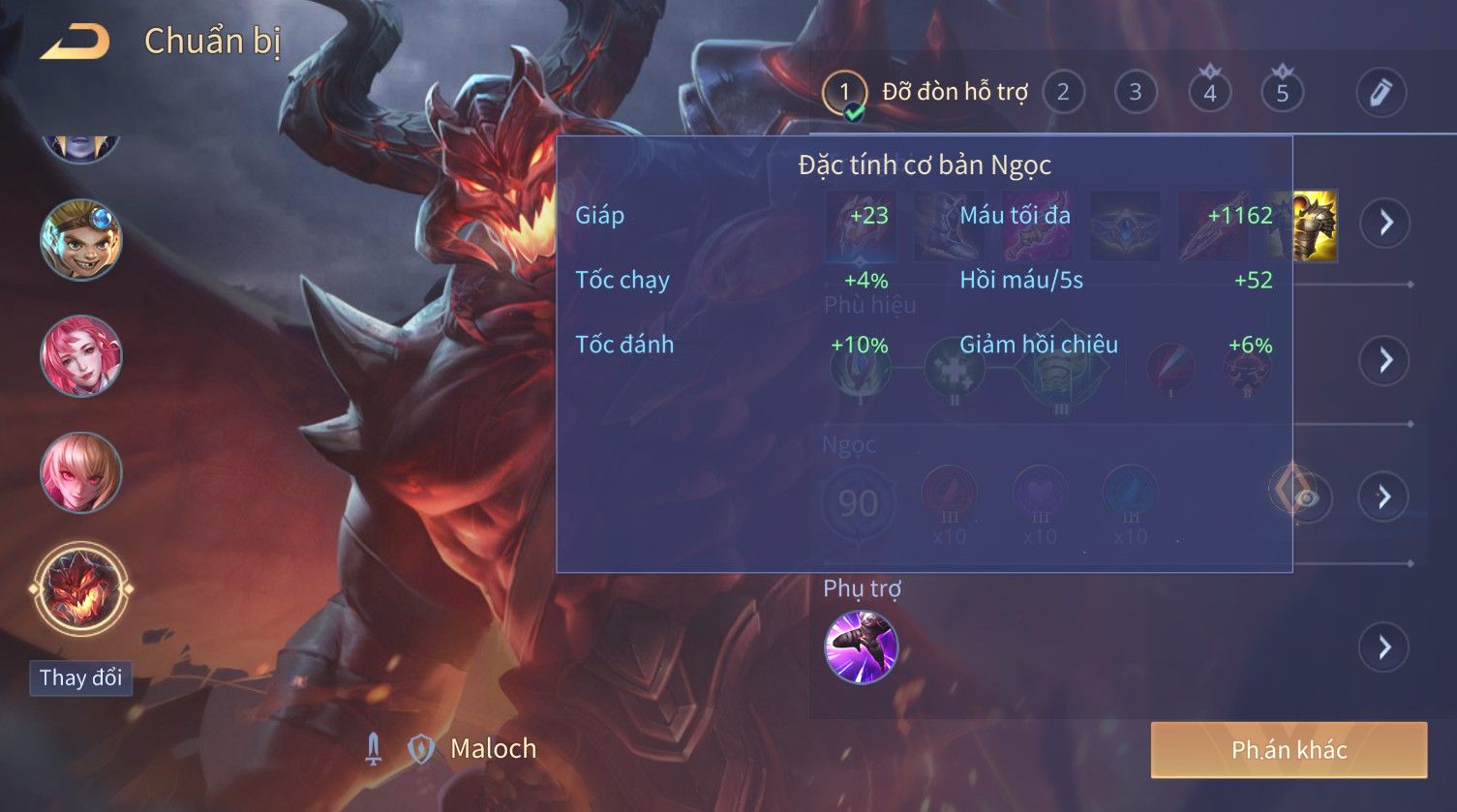1457x812 pixels.
Task: Choose locked preset slot 4
Action: tap(1209, 93)
